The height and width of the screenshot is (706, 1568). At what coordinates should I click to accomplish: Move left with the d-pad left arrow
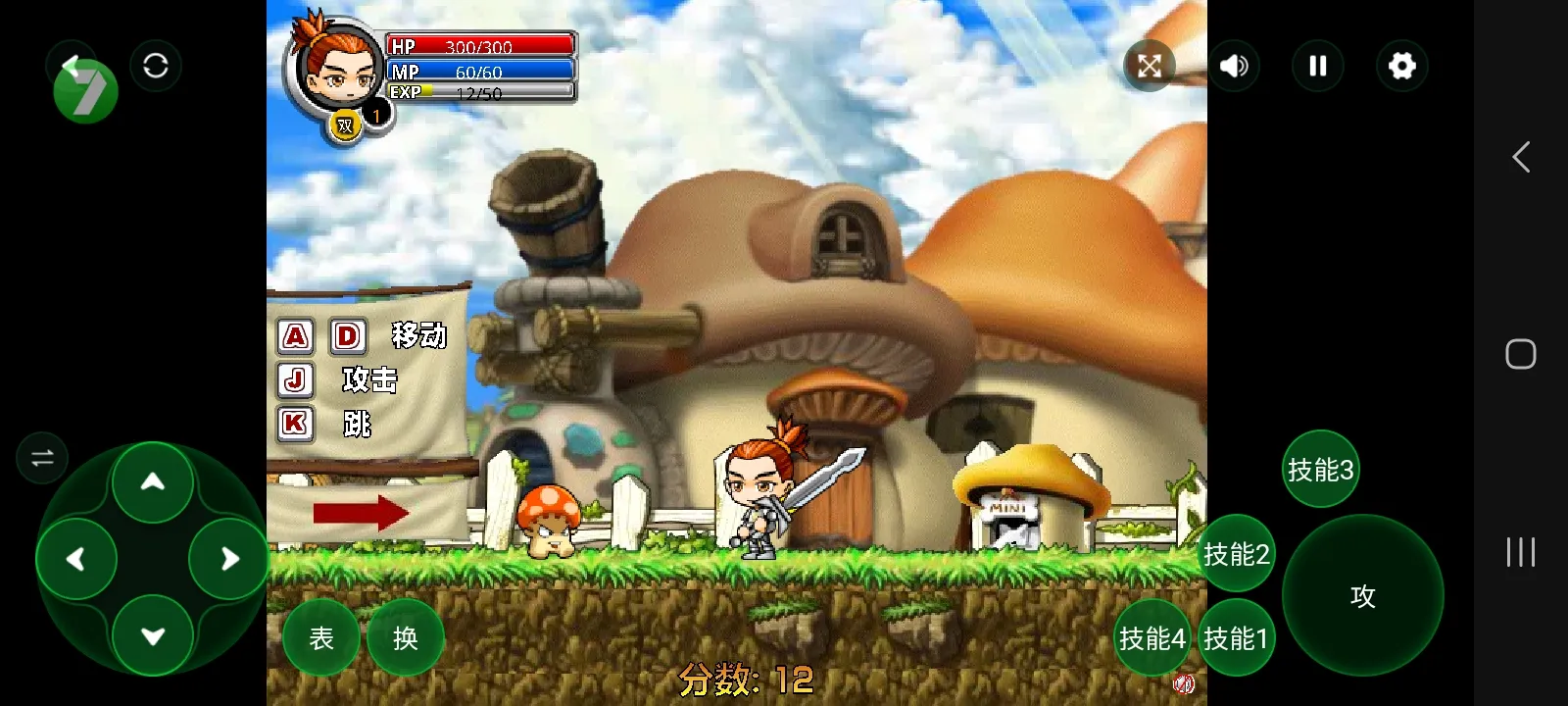click(x=76, y=559)
